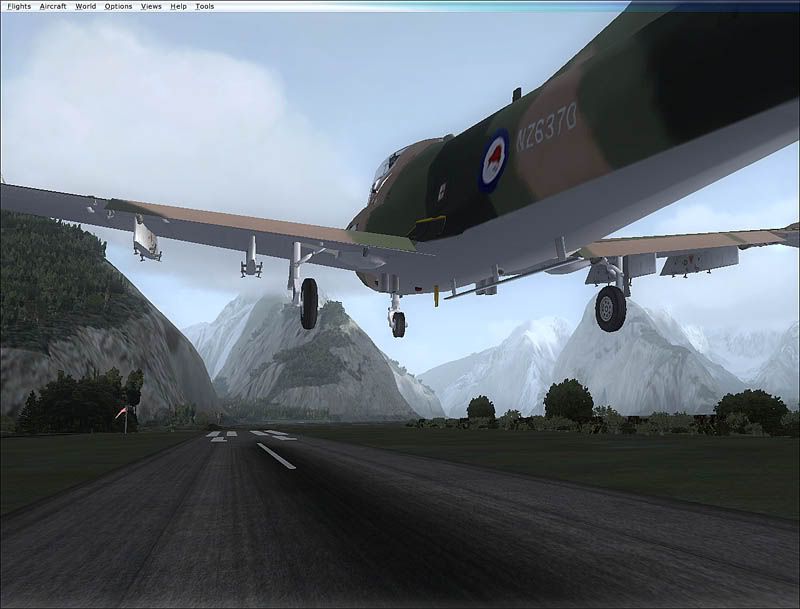Open the Aircraft menu
Image resolution: width=800 pixels, height=609 pixels.
point(53,6)
